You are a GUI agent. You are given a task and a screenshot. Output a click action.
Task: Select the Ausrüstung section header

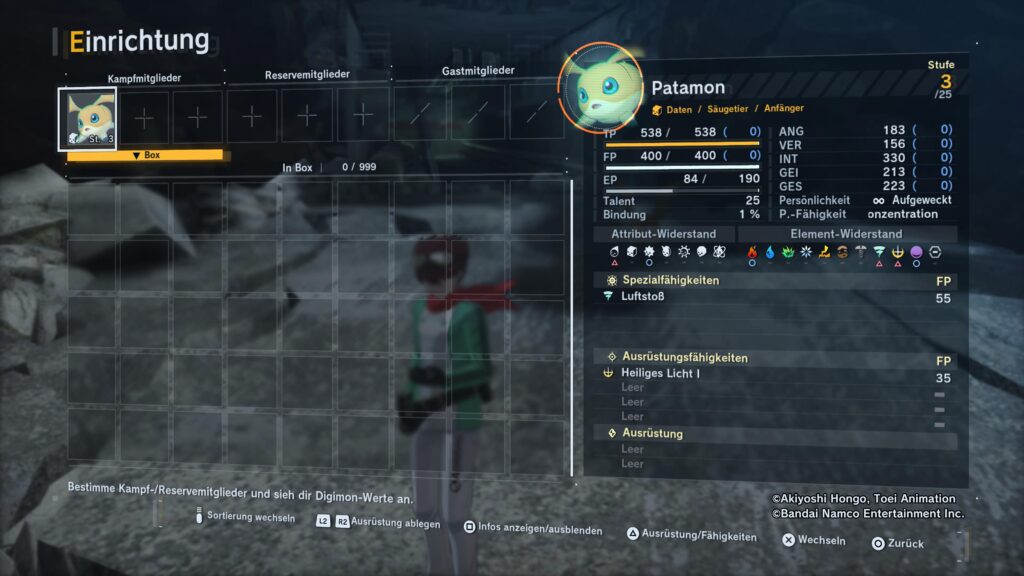[652, 433]
